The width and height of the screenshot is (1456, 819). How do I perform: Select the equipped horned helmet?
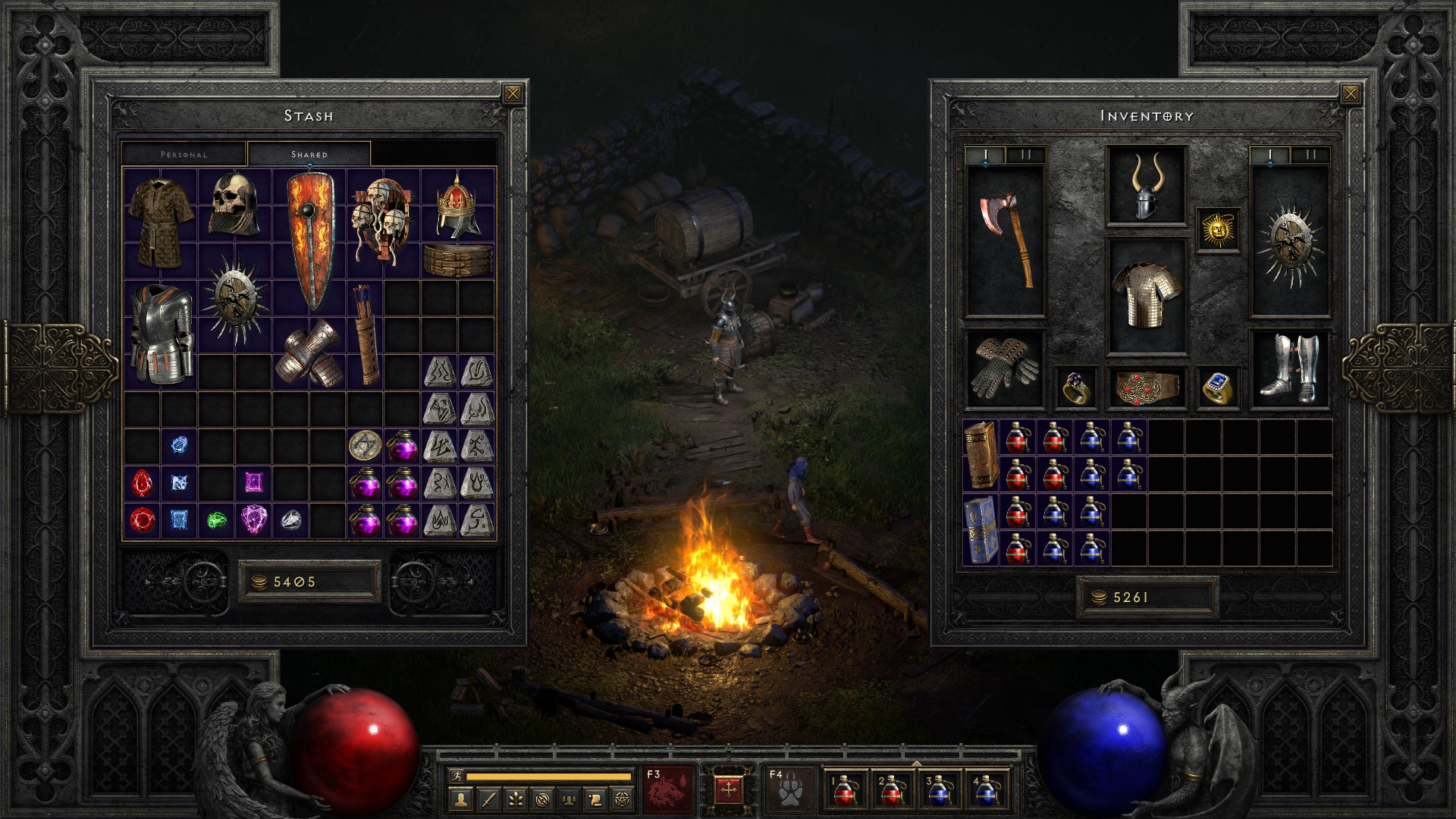click(1146, 185)
